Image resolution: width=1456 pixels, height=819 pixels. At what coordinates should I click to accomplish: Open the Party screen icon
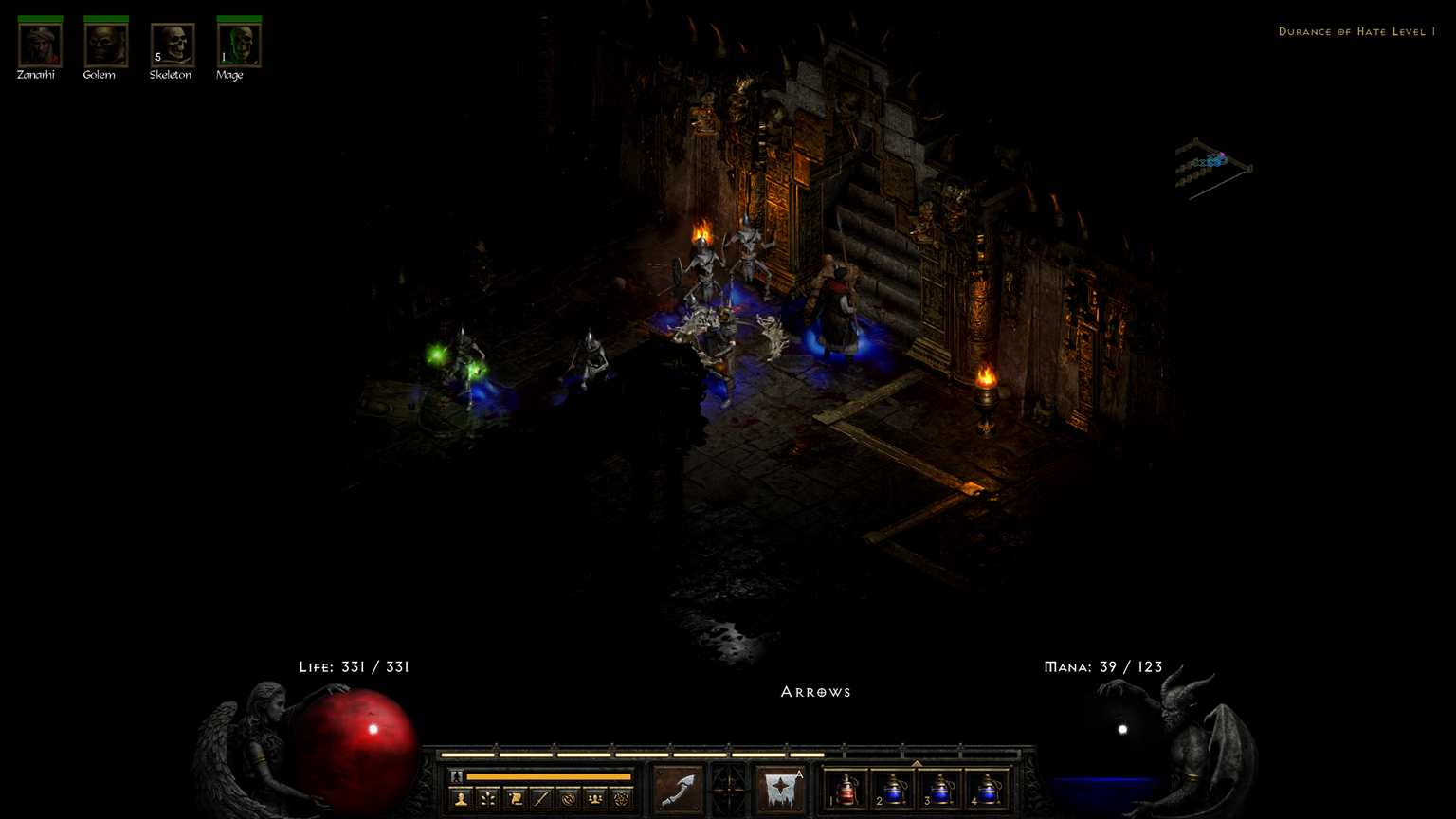(x=594, y=799)
